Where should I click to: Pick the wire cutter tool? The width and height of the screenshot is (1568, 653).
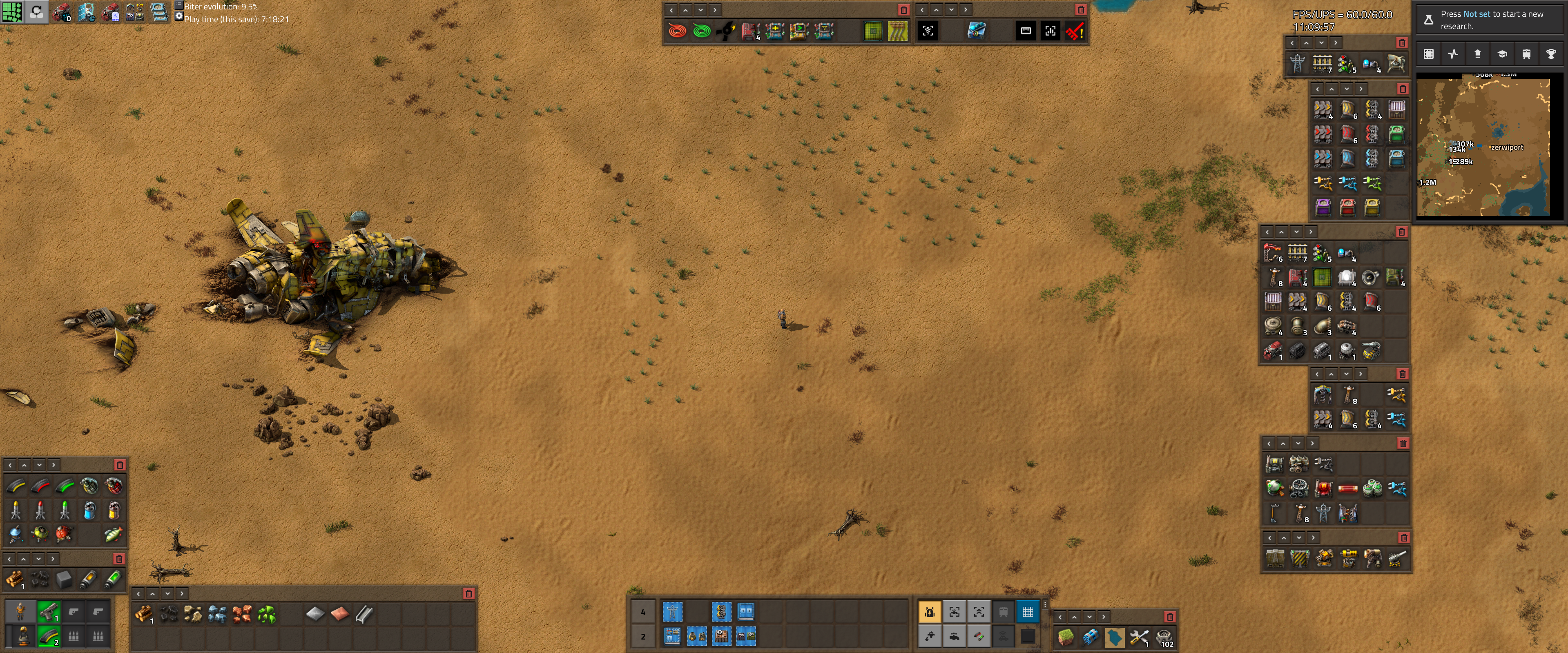(725, 31)
